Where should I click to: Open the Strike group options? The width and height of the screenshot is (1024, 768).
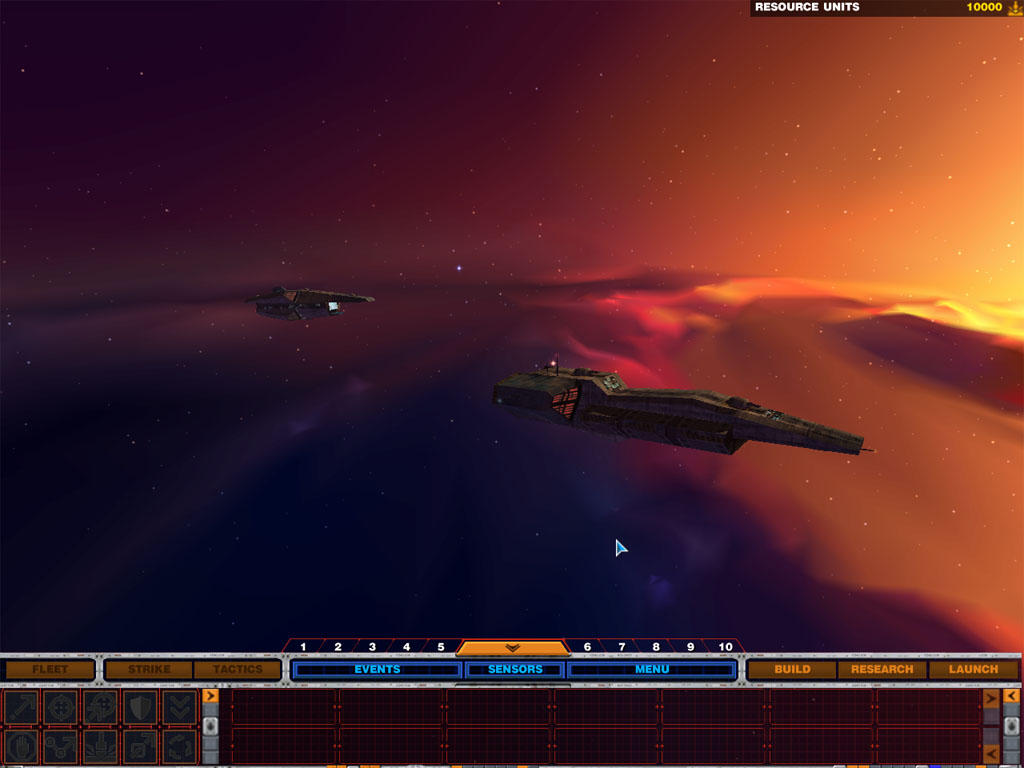148,669
